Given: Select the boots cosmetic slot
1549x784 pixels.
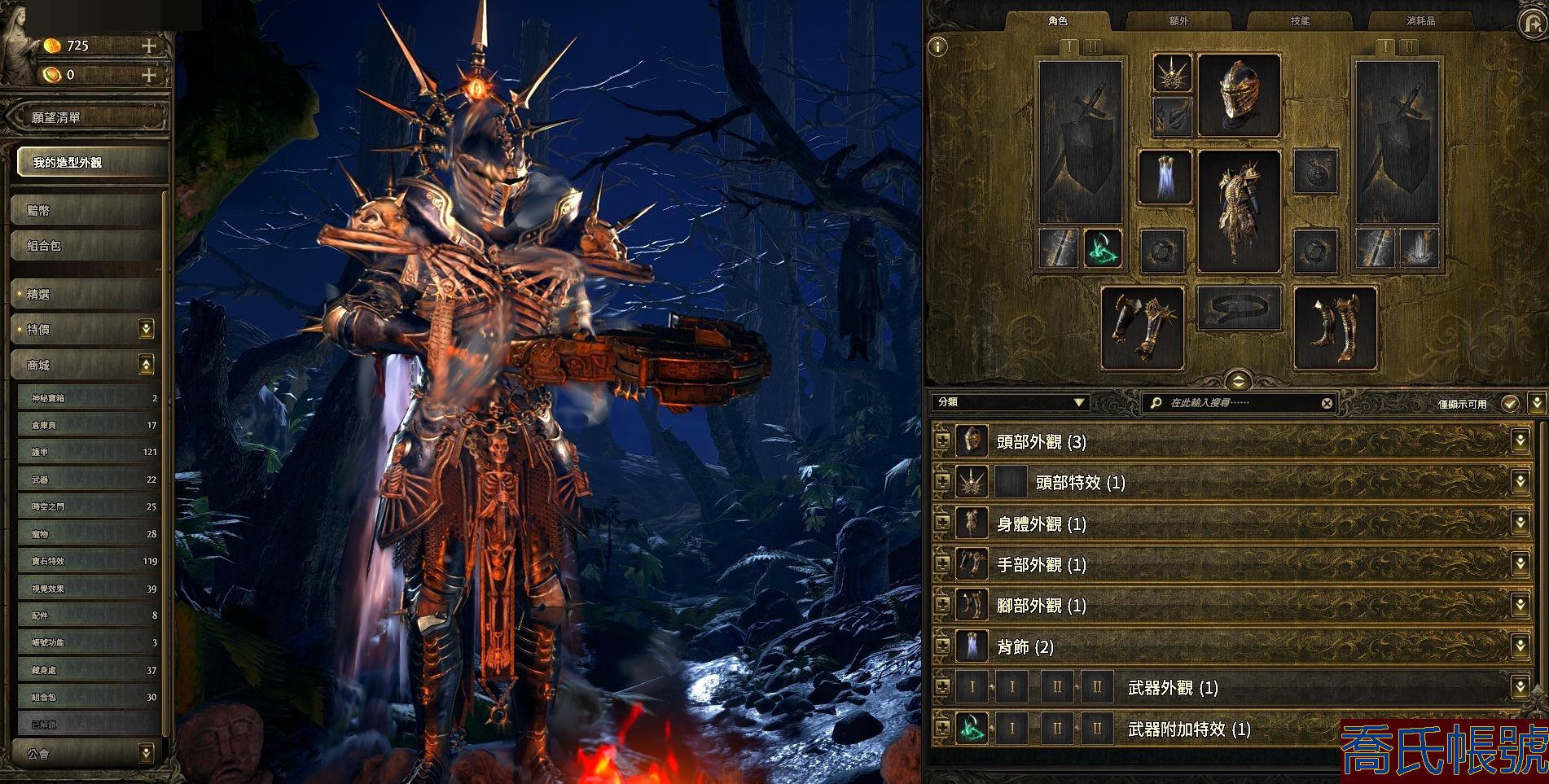Looking at the screenshot, I should (1335, 327).
